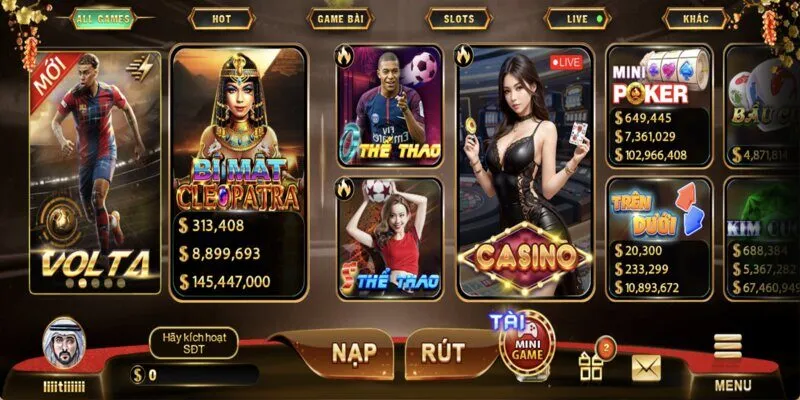Open the Hot games tab
This screenshot has width=800, height=400.
pyautogui.click(x=222, y=19)
